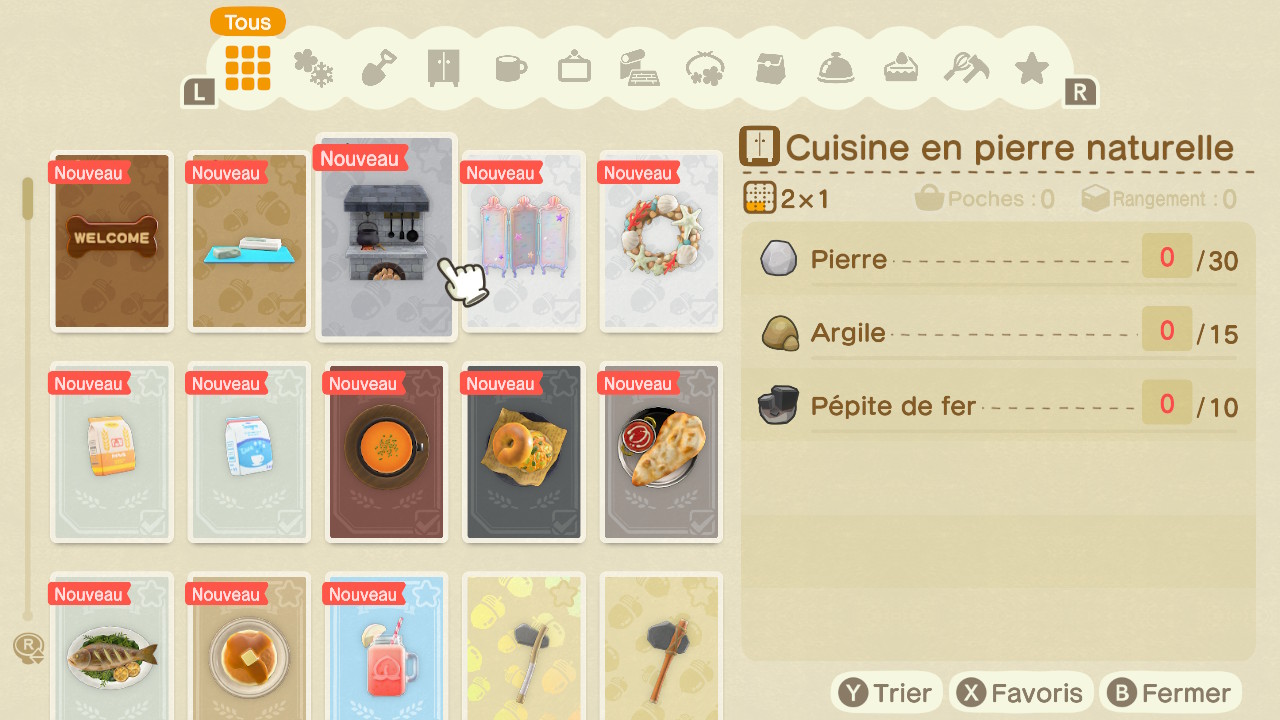Select the wreath accessories recipe category

[704, 68]
